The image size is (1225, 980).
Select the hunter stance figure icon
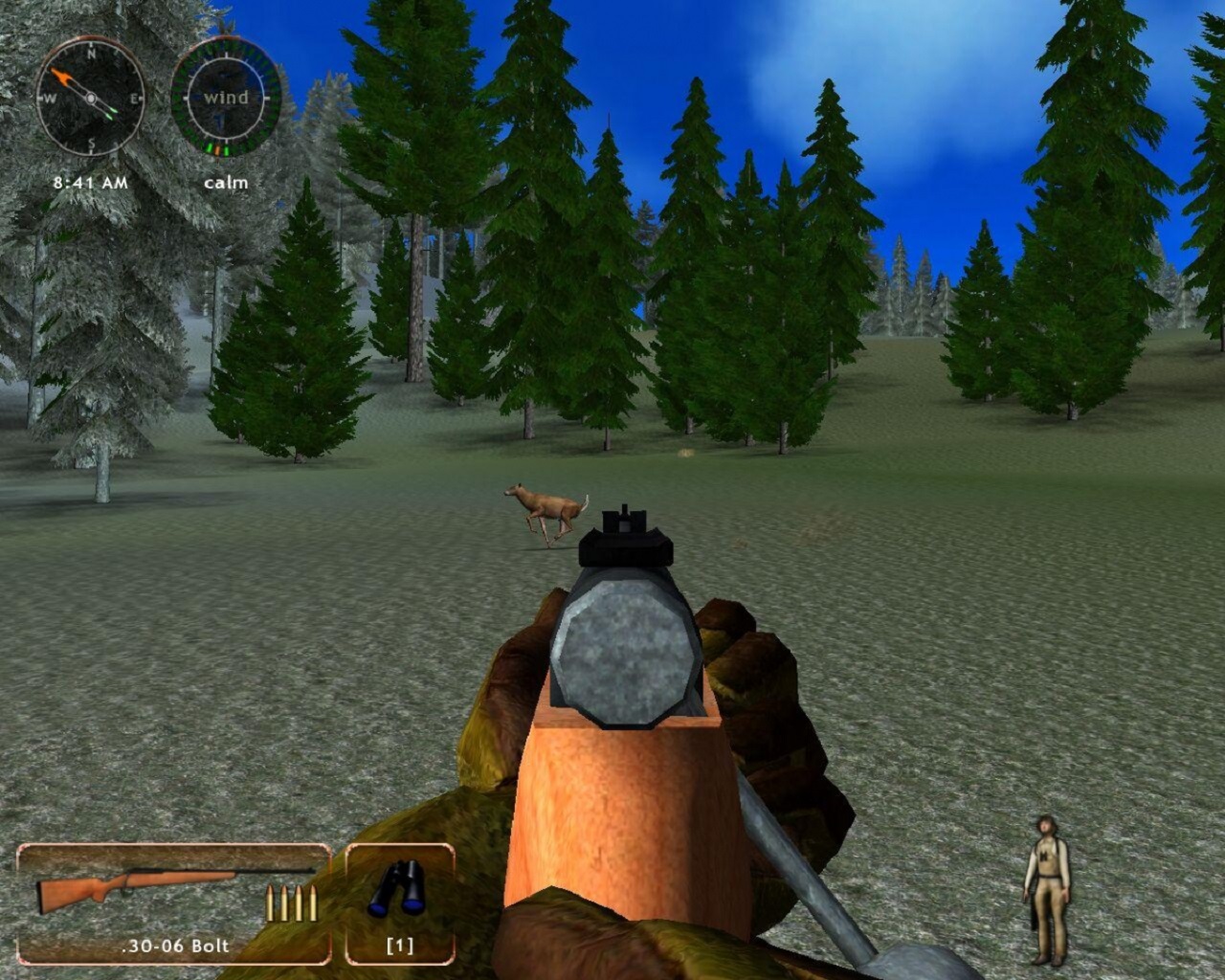coord(1046,889)
